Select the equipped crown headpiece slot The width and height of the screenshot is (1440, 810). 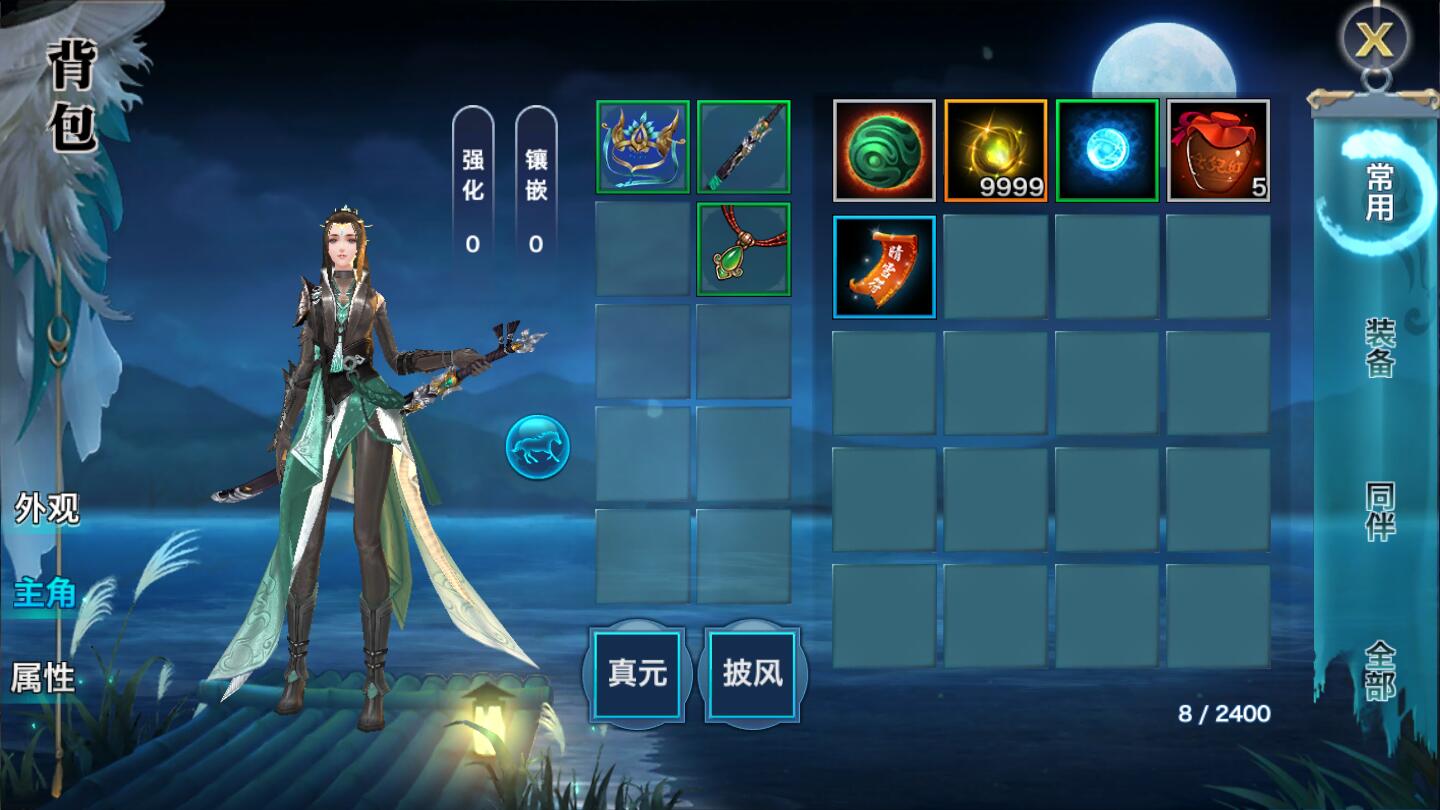(x=643, y=147)
